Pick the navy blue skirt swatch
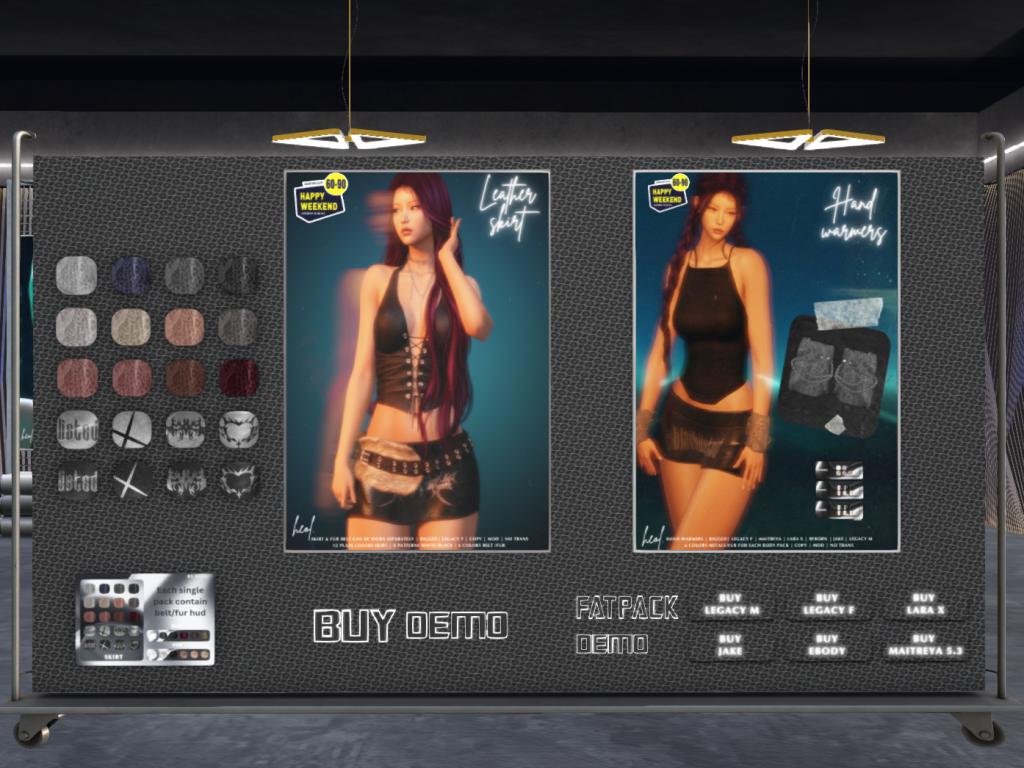Viewport: 1024px width, 768px height. click(130, 275)
